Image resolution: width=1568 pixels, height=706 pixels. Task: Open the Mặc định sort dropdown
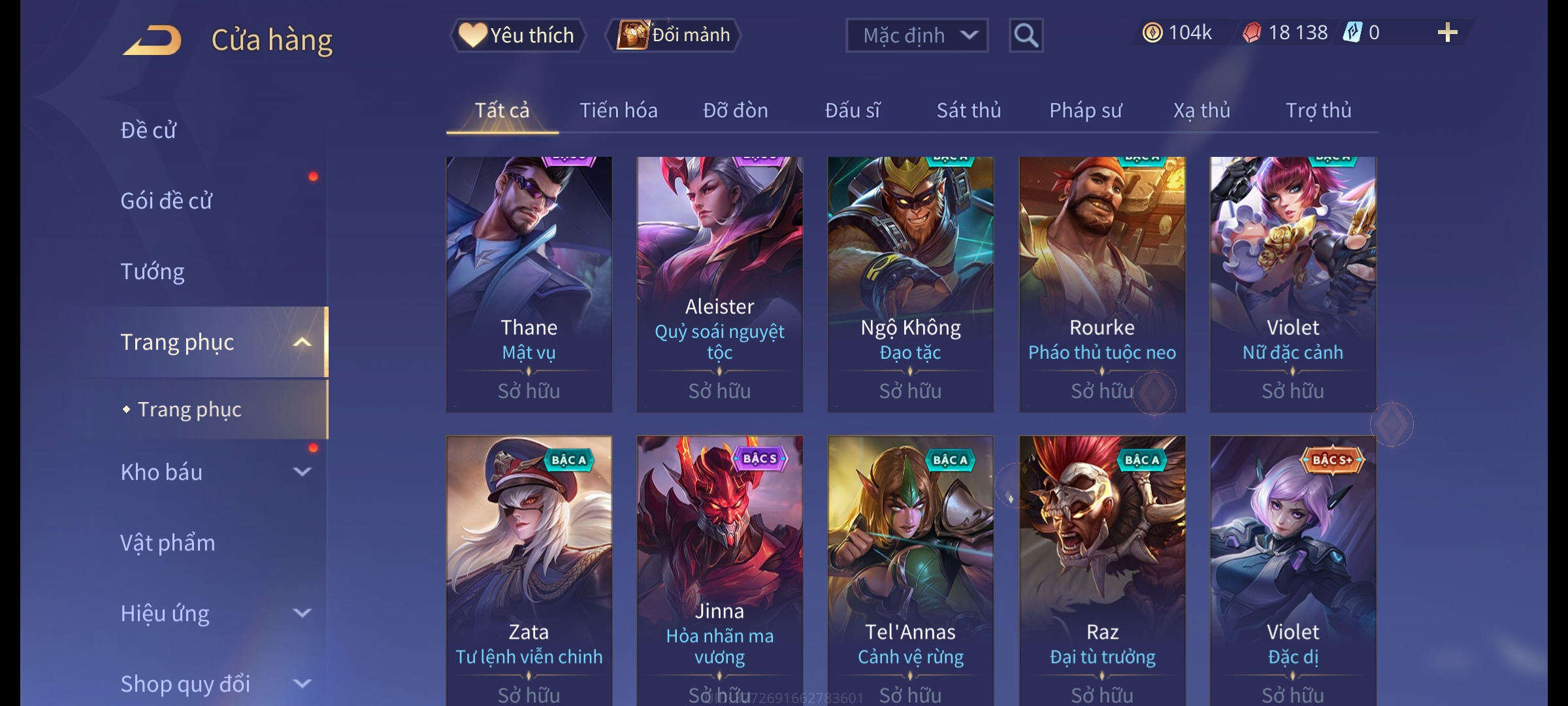pyautogui.click(x=916, y=35)
